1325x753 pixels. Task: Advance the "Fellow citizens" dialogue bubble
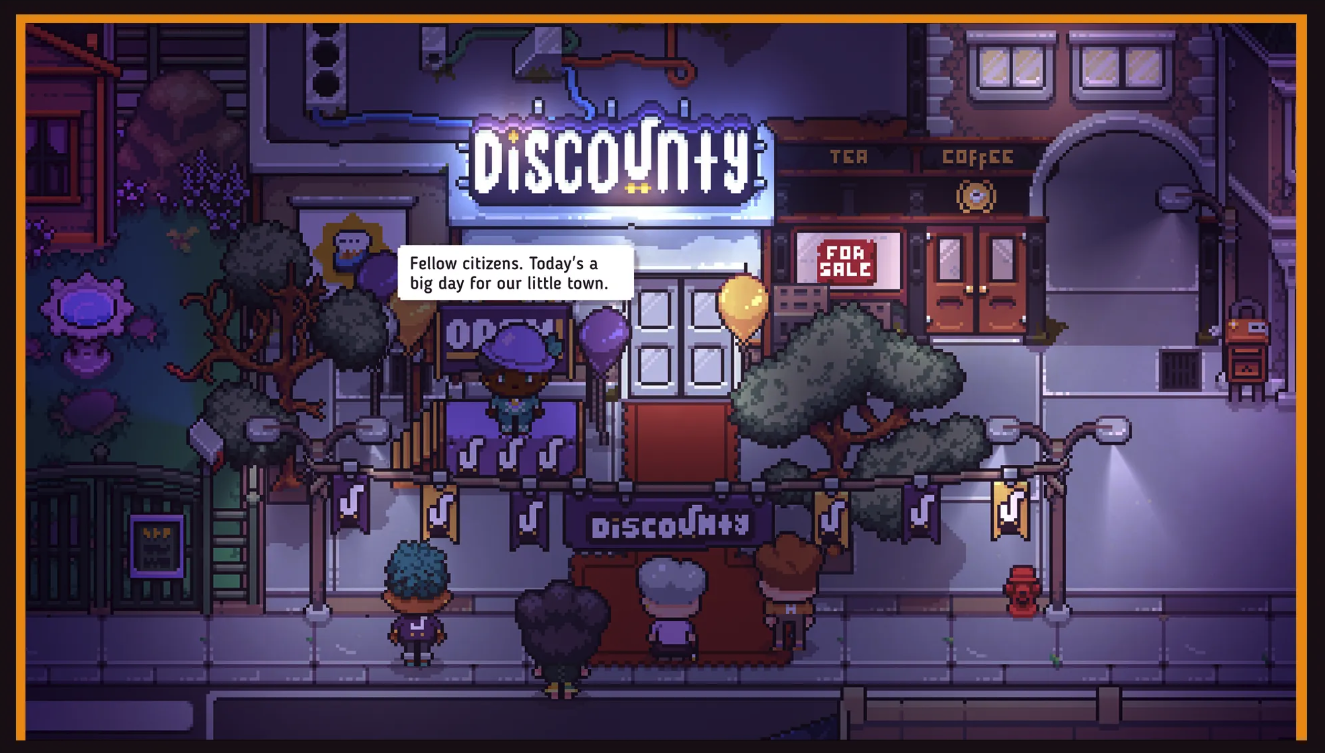(515, 273)
